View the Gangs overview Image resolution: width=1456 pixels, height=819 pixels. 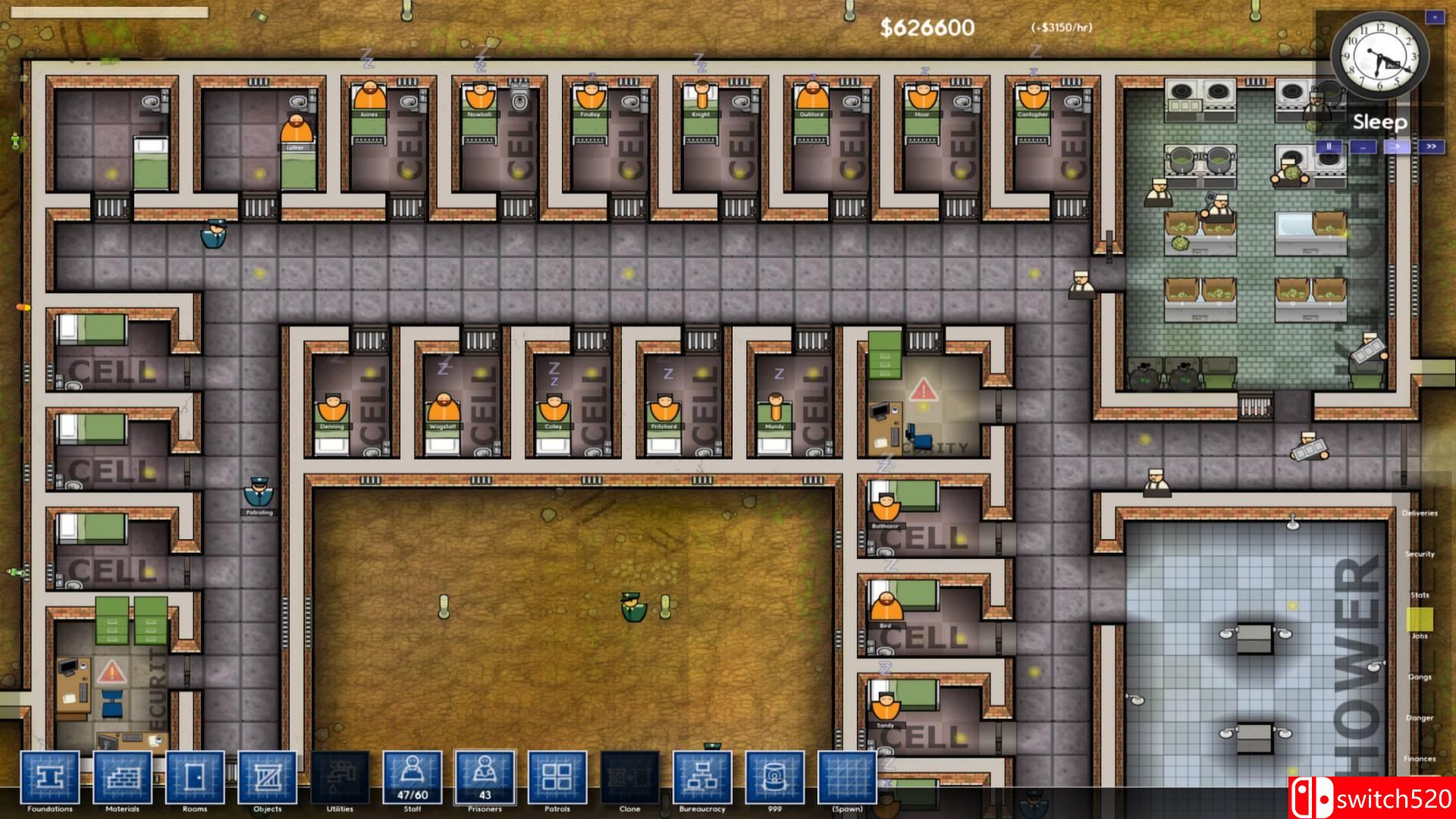[1420, 677]
